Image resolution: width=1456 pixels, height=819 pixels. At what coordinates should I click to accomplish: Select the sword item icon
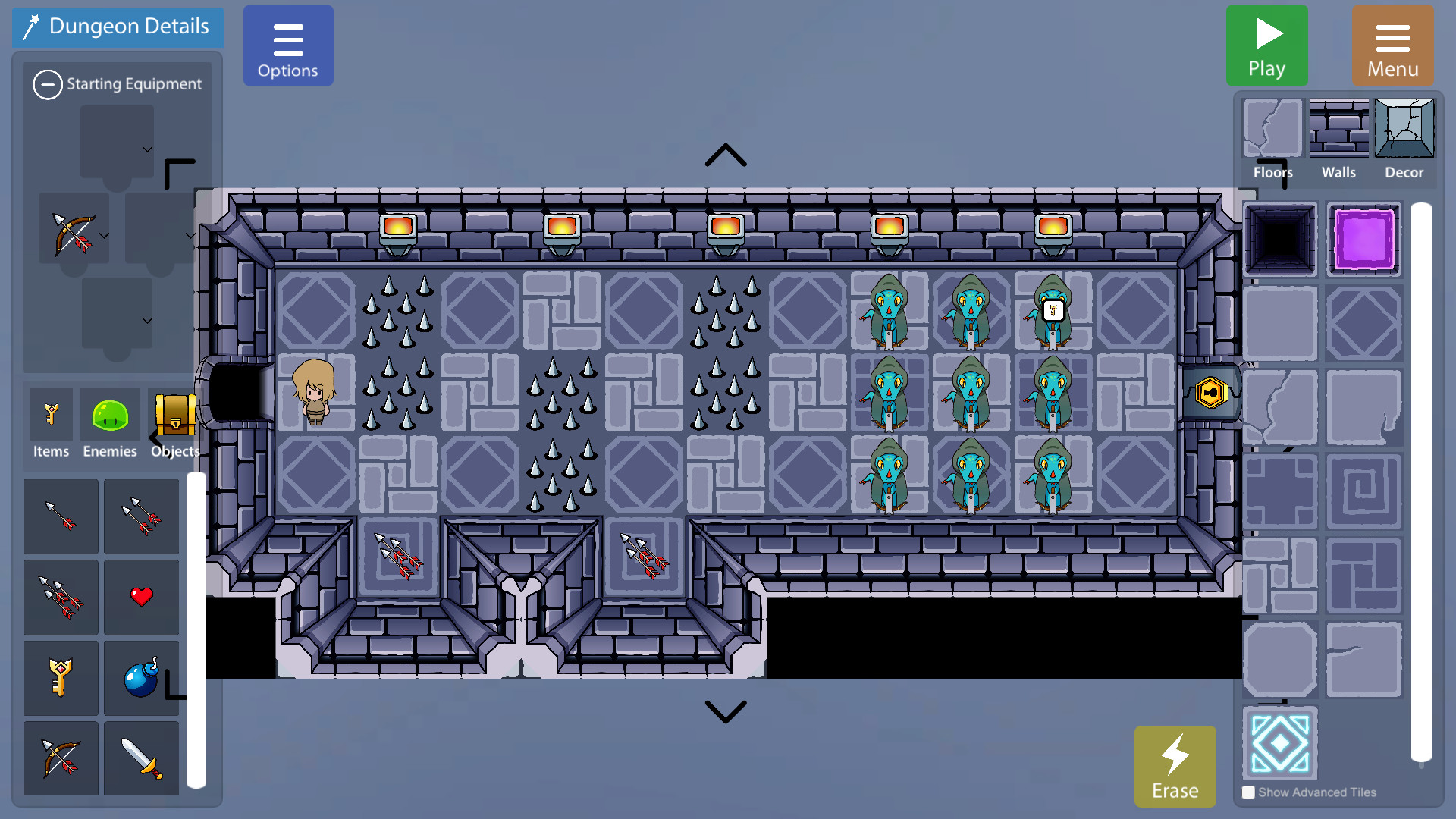coord(141,758)
